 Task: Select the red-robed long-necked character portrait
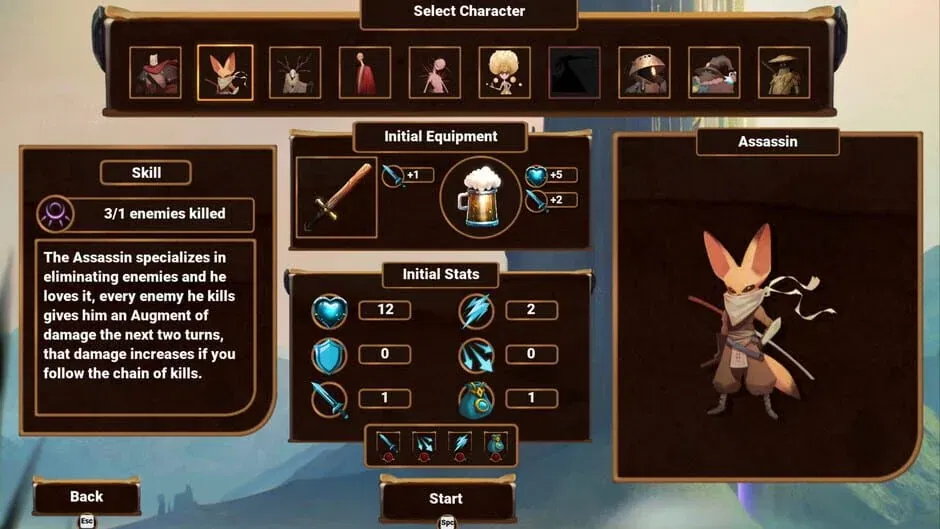tap(365, 73)
